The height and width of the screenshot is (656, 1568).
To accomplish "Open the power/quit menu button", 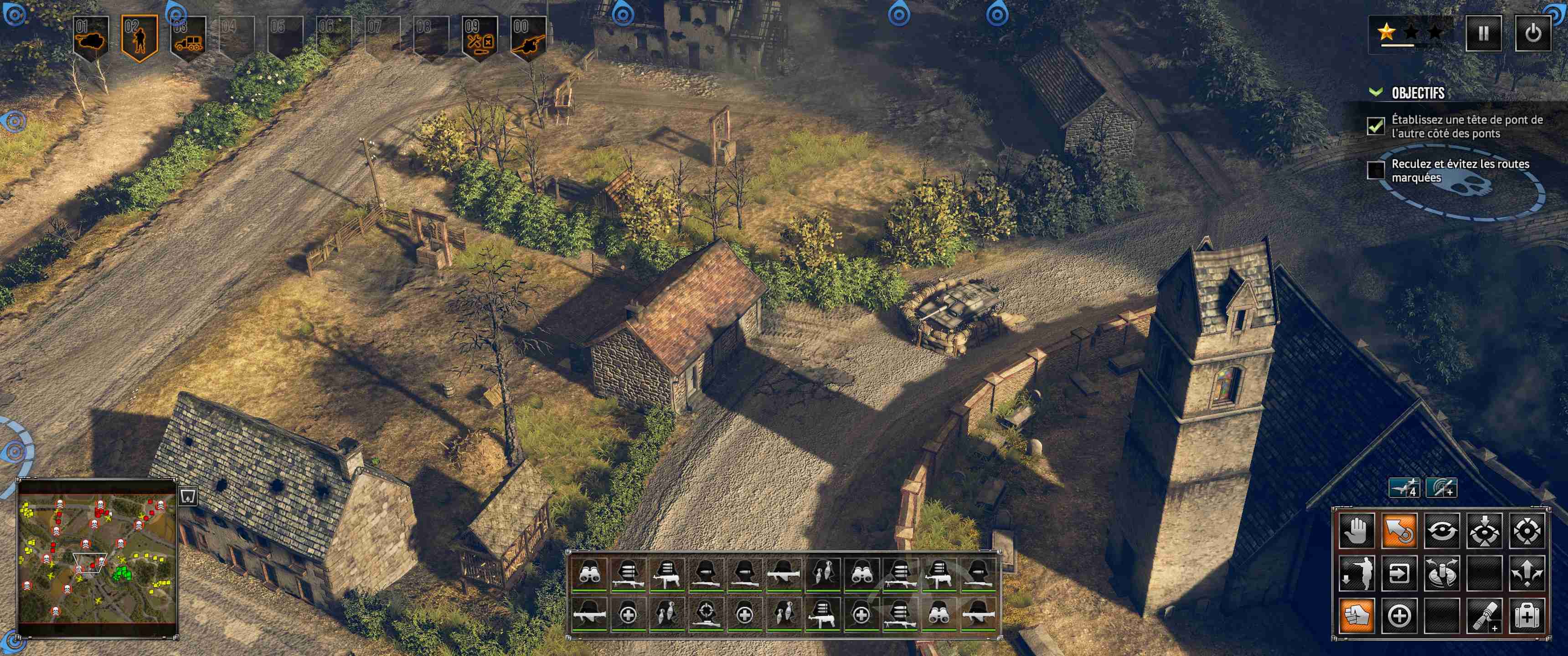I will tap(1532, 33).
